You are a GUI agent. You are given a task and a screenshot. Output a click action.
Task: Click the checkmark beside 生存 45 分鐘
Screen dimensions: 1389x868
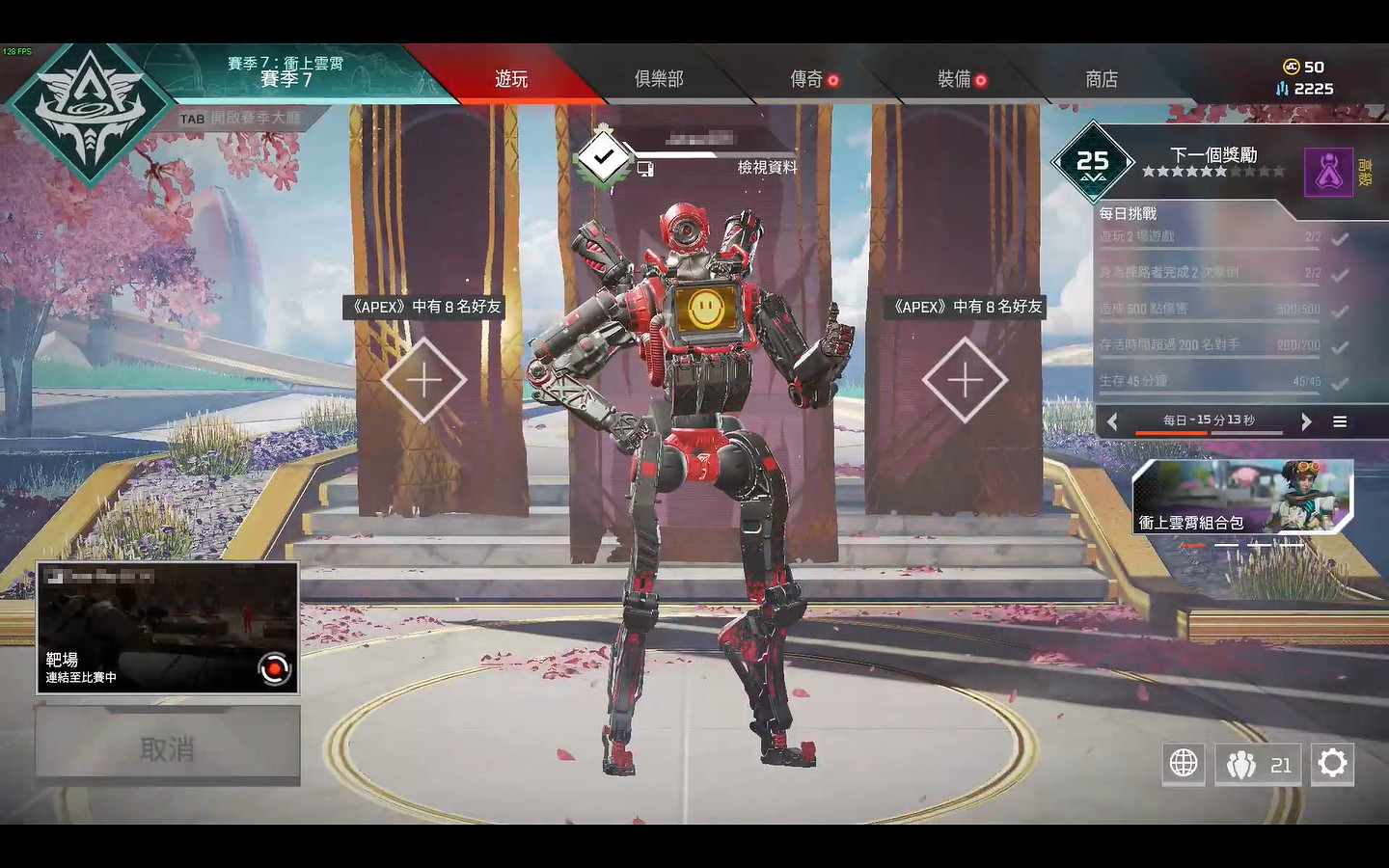1340,380
